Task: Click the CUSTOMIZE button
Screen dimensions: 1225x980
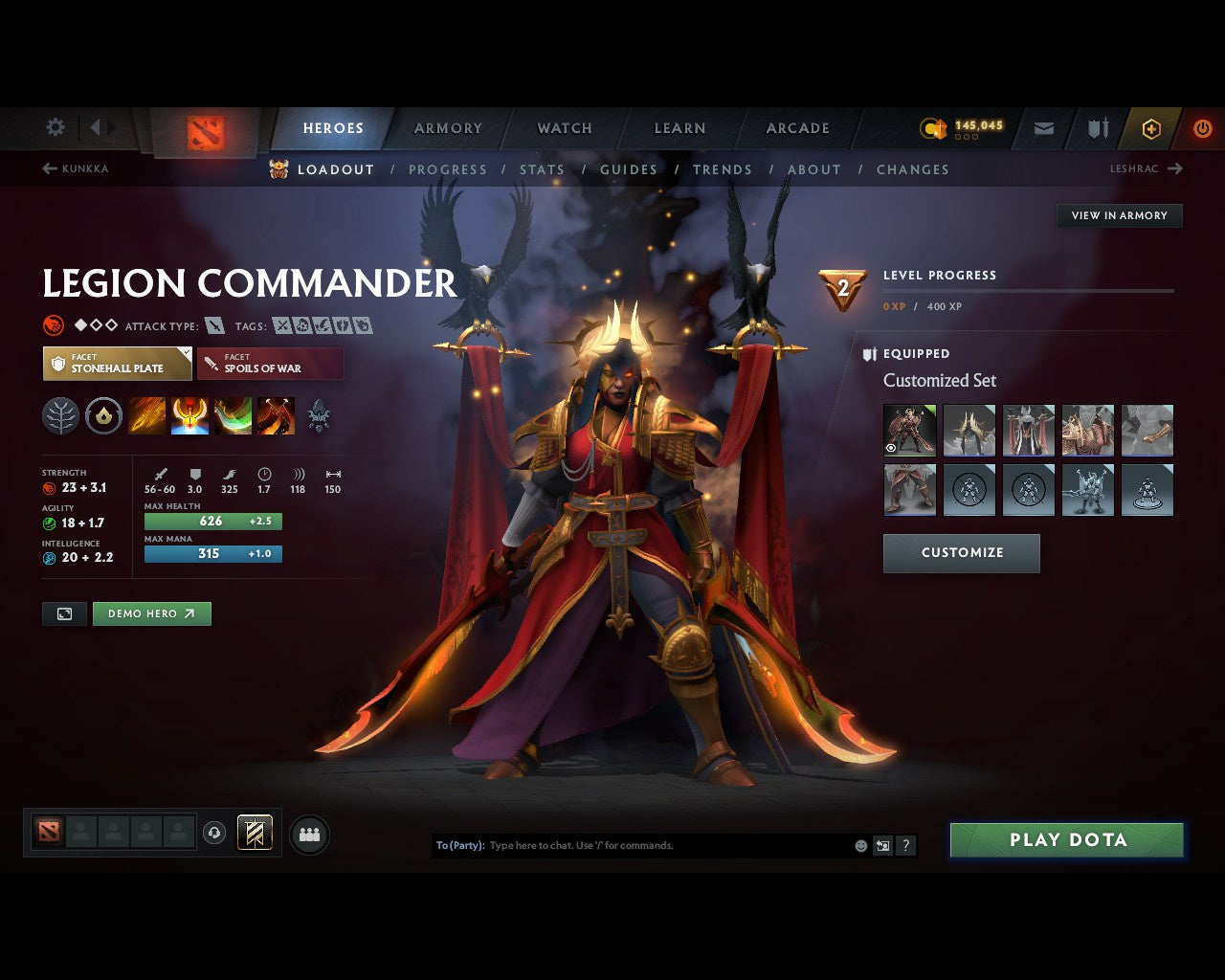Action: [x=961, y=552]
